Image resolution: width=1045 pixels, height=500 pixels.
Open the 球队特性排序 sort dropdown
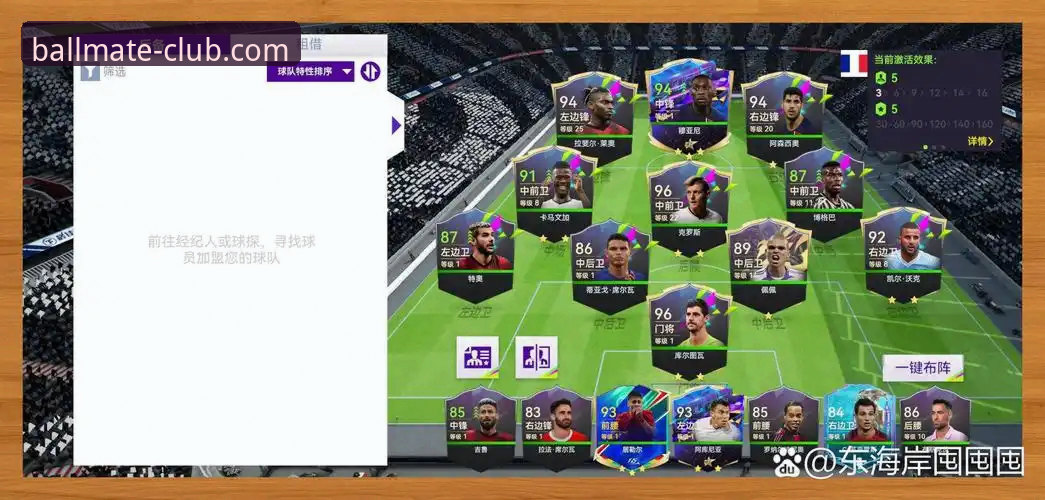pos(310,71)
